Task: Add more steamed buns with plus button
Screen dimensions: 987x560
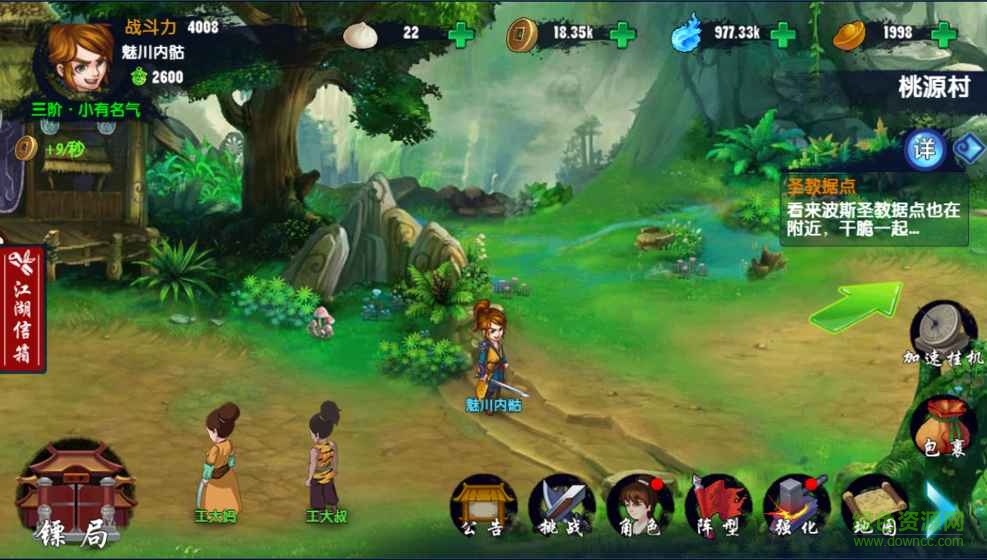Action: point(461,34)
